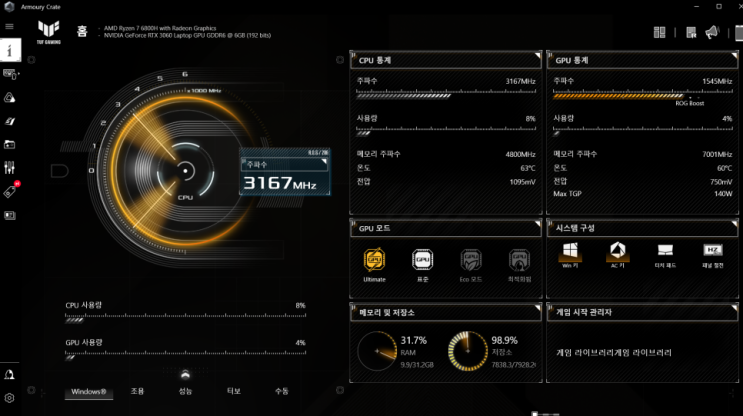Close the Armoury Crate window
The width and height of the screenshot is (743, 416).
point(730,7)
